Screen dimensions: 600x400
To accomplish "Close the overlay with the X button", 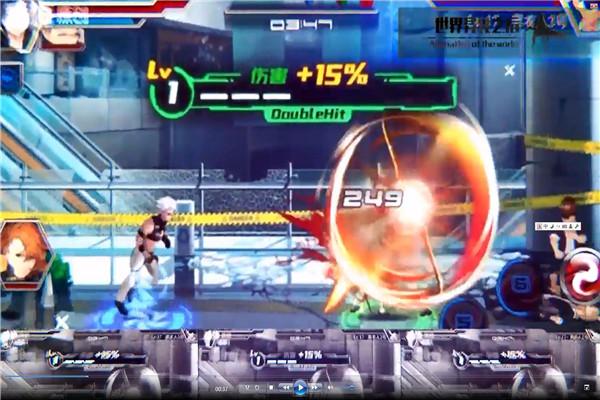I will 509,70.
